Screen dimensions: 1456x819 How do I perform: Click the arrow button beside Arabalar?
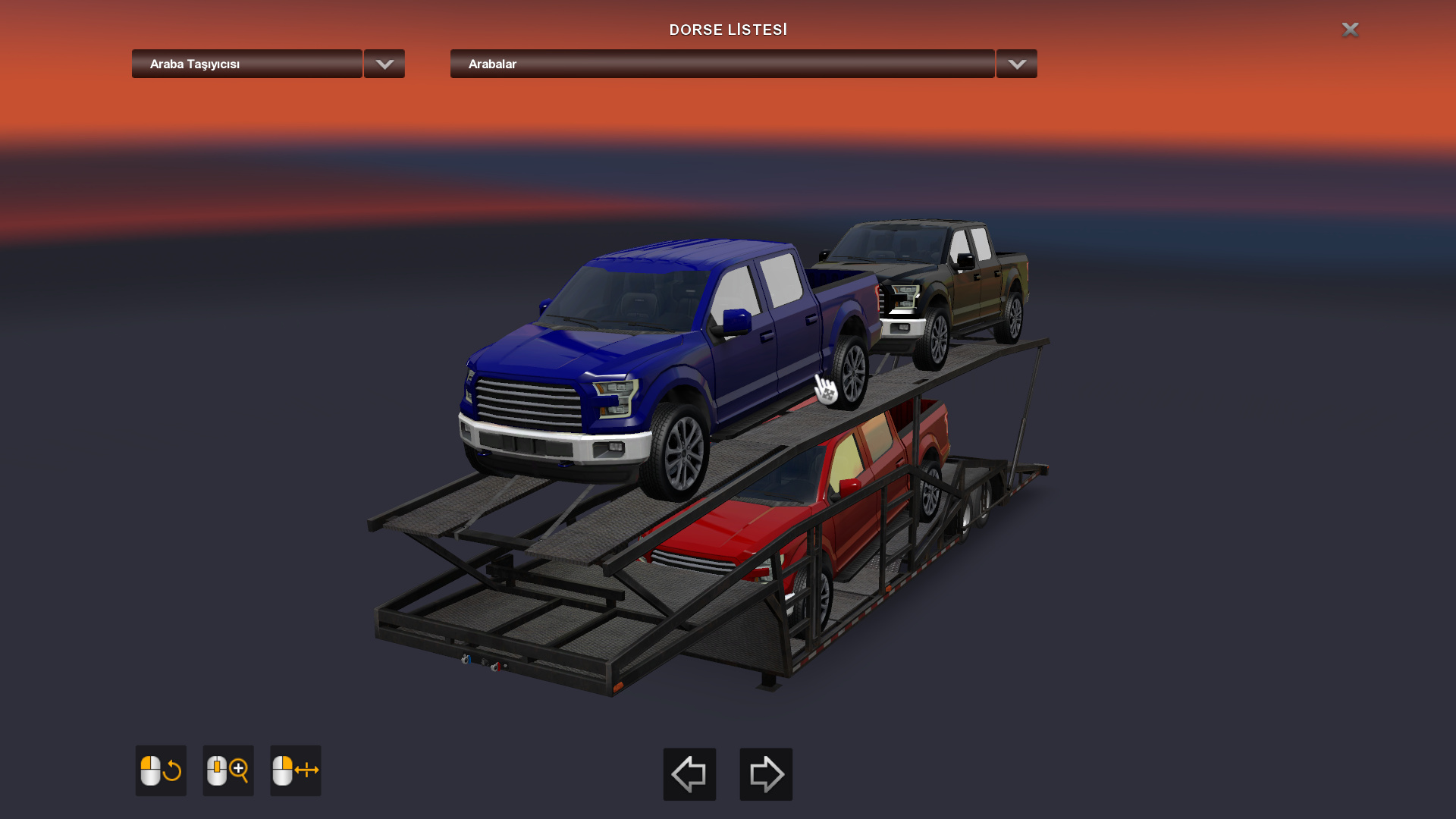[1016, 64]
